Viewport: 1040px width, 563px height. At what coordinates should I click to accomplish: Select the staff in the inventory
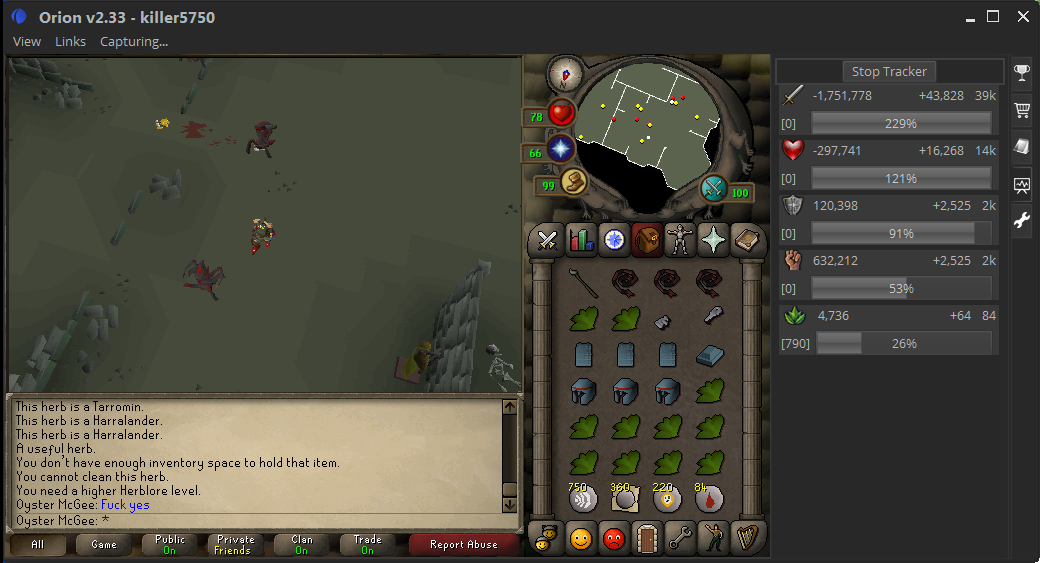click(583, 283)
